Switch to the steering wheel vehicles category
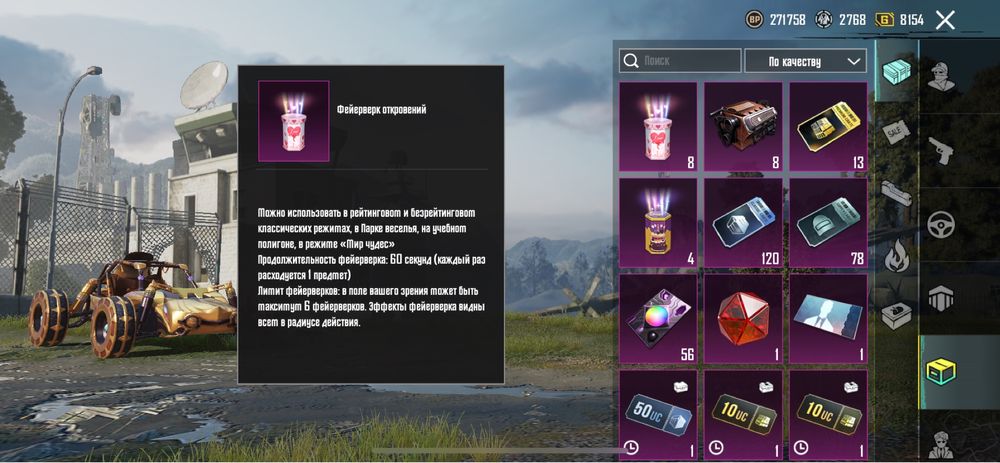The image size is (1000, 463). pyautogui.click(x=941, y=224)
